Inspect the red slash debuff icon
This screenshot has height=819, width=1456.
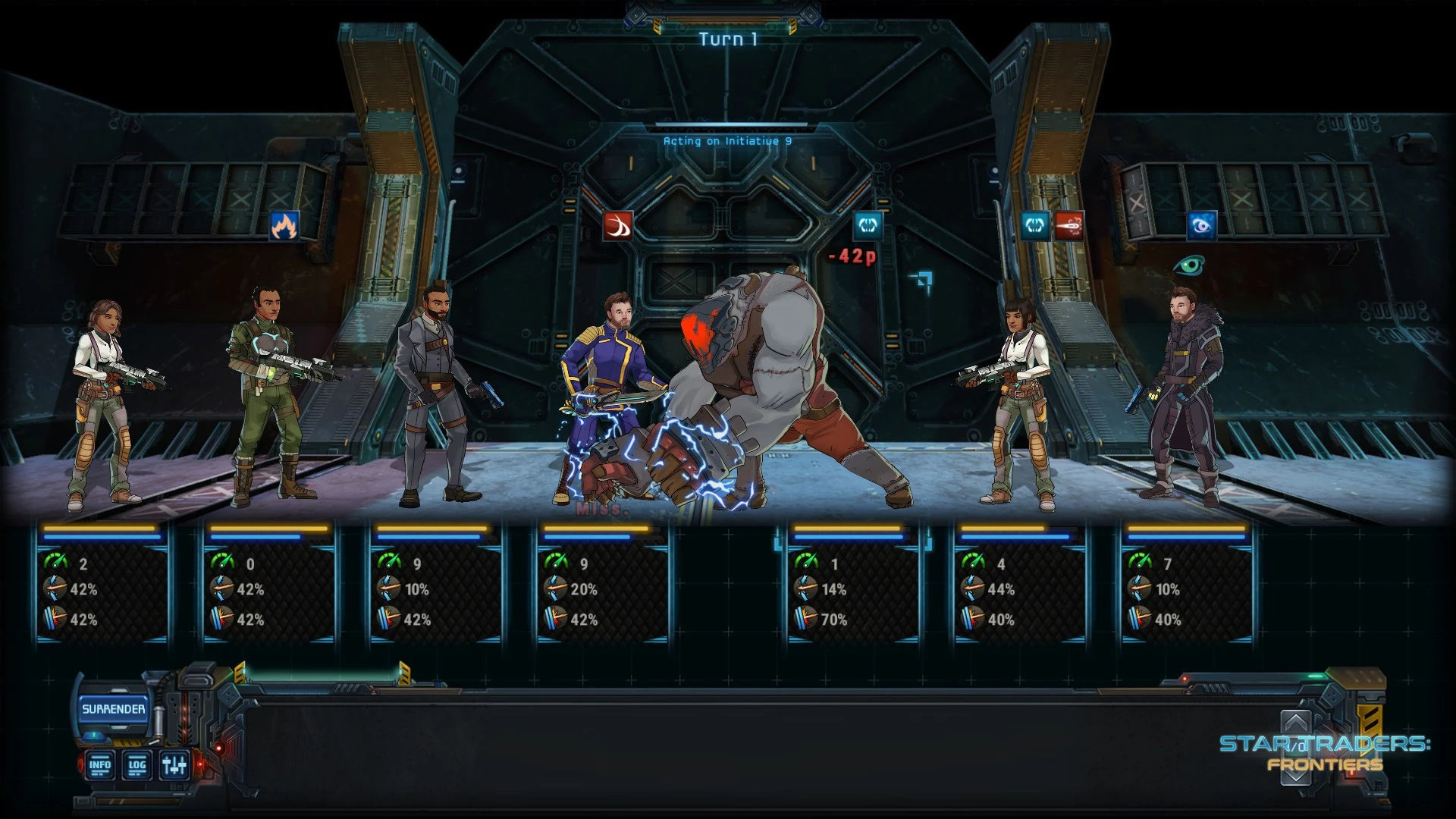618,225
